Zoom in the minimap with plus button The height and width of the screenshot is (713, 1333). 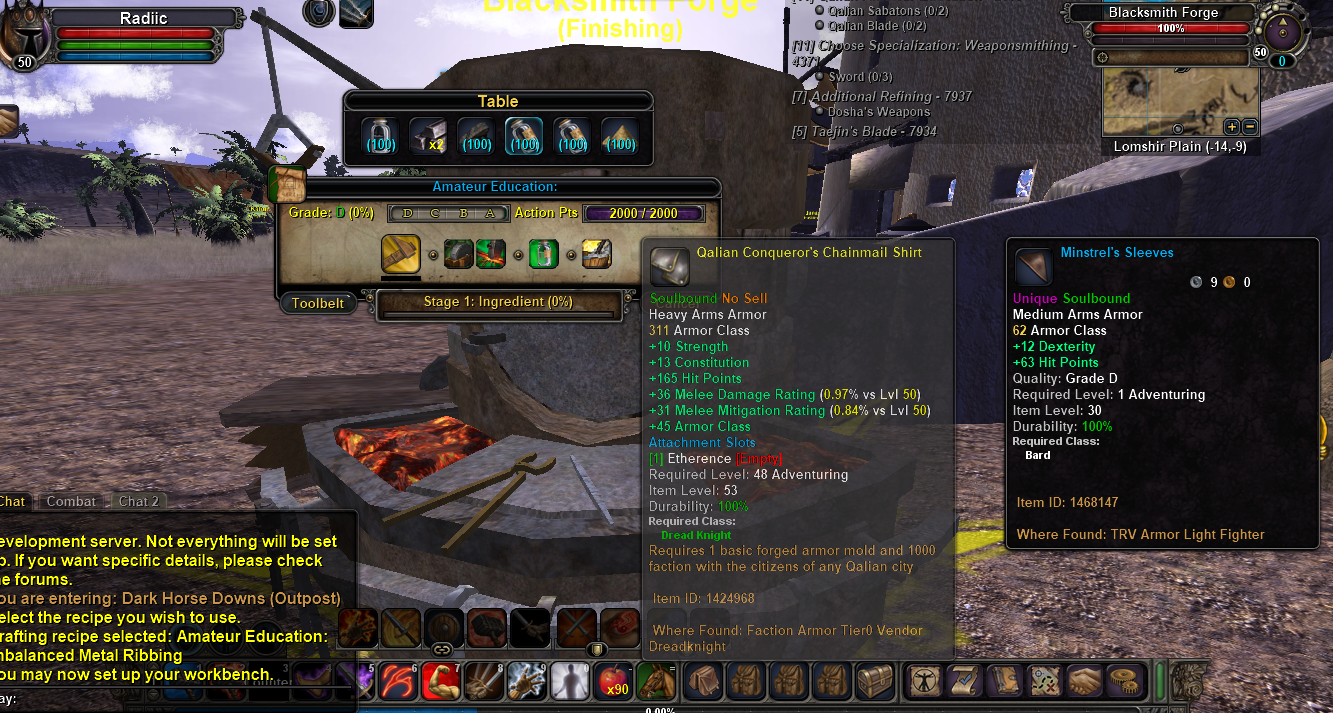(1231, 127)
